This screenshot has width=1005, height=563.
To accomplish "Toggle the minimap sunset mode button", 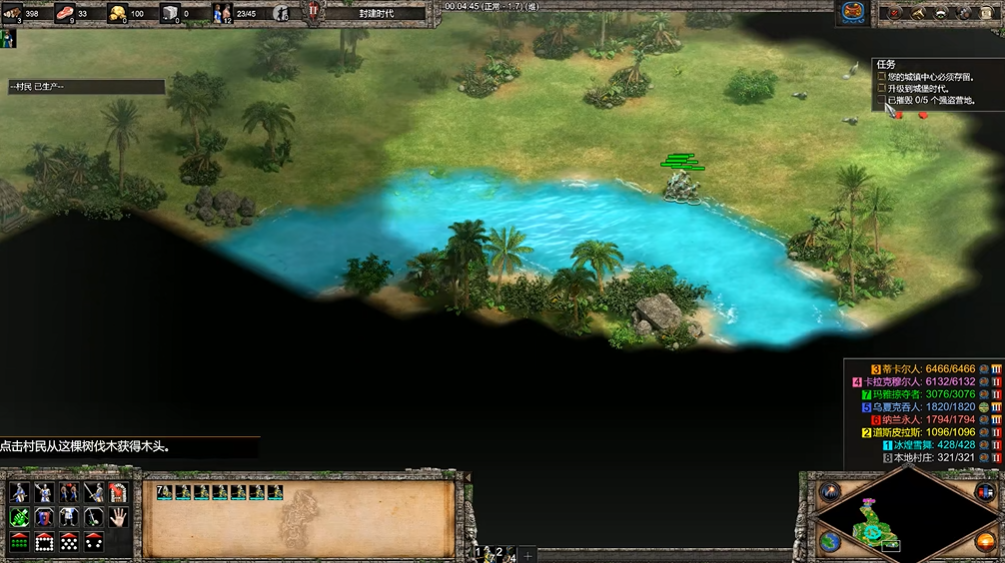I will [984, 541].
